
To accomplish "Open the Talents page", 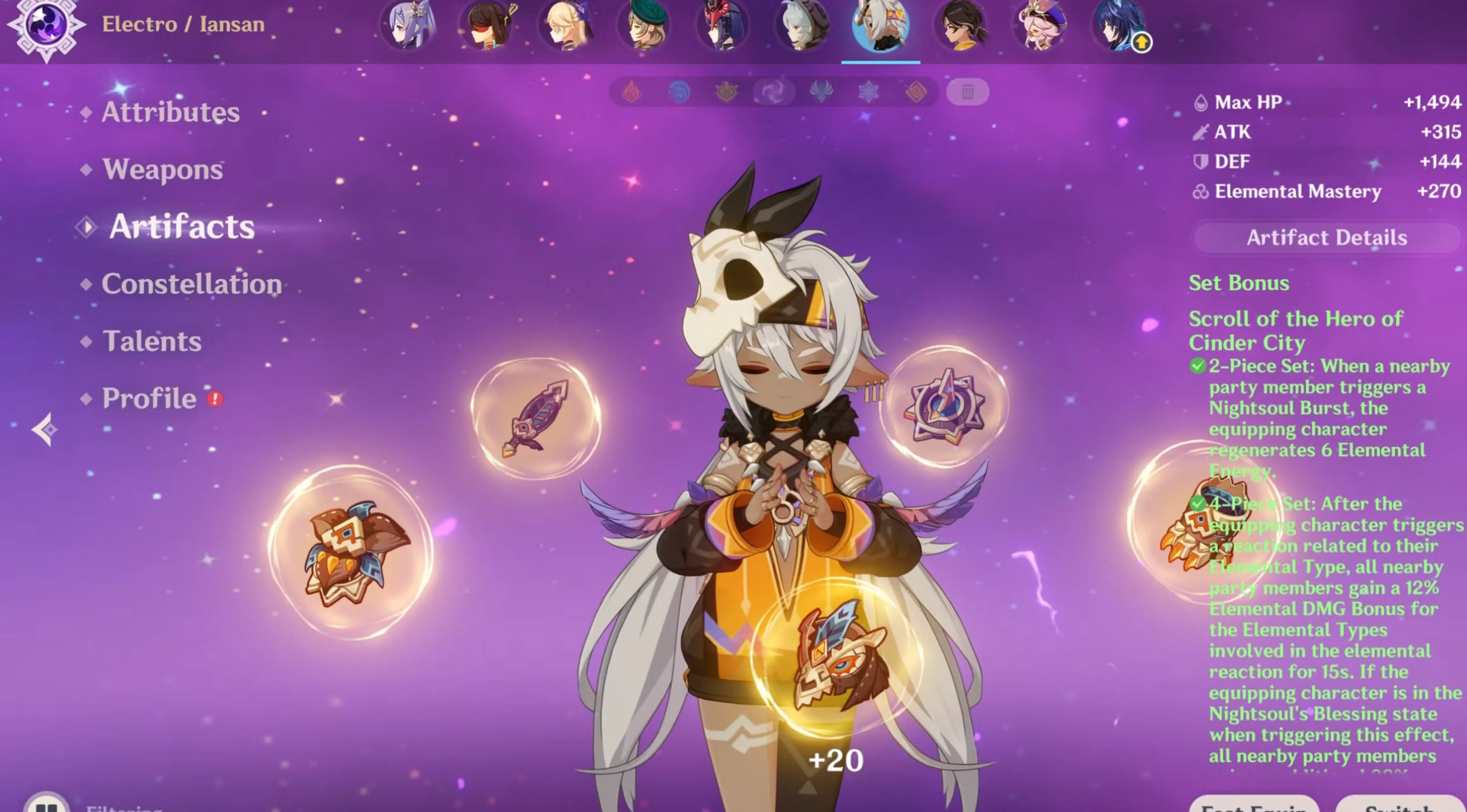I will point(151,341).
